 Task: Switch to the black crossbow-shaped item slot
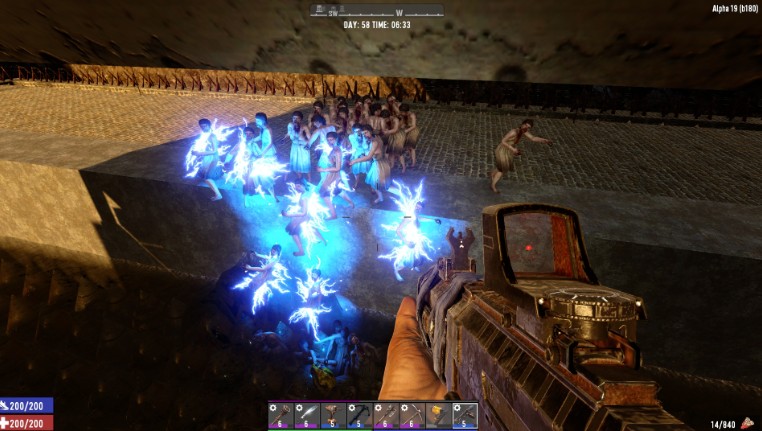click(359, 415)
